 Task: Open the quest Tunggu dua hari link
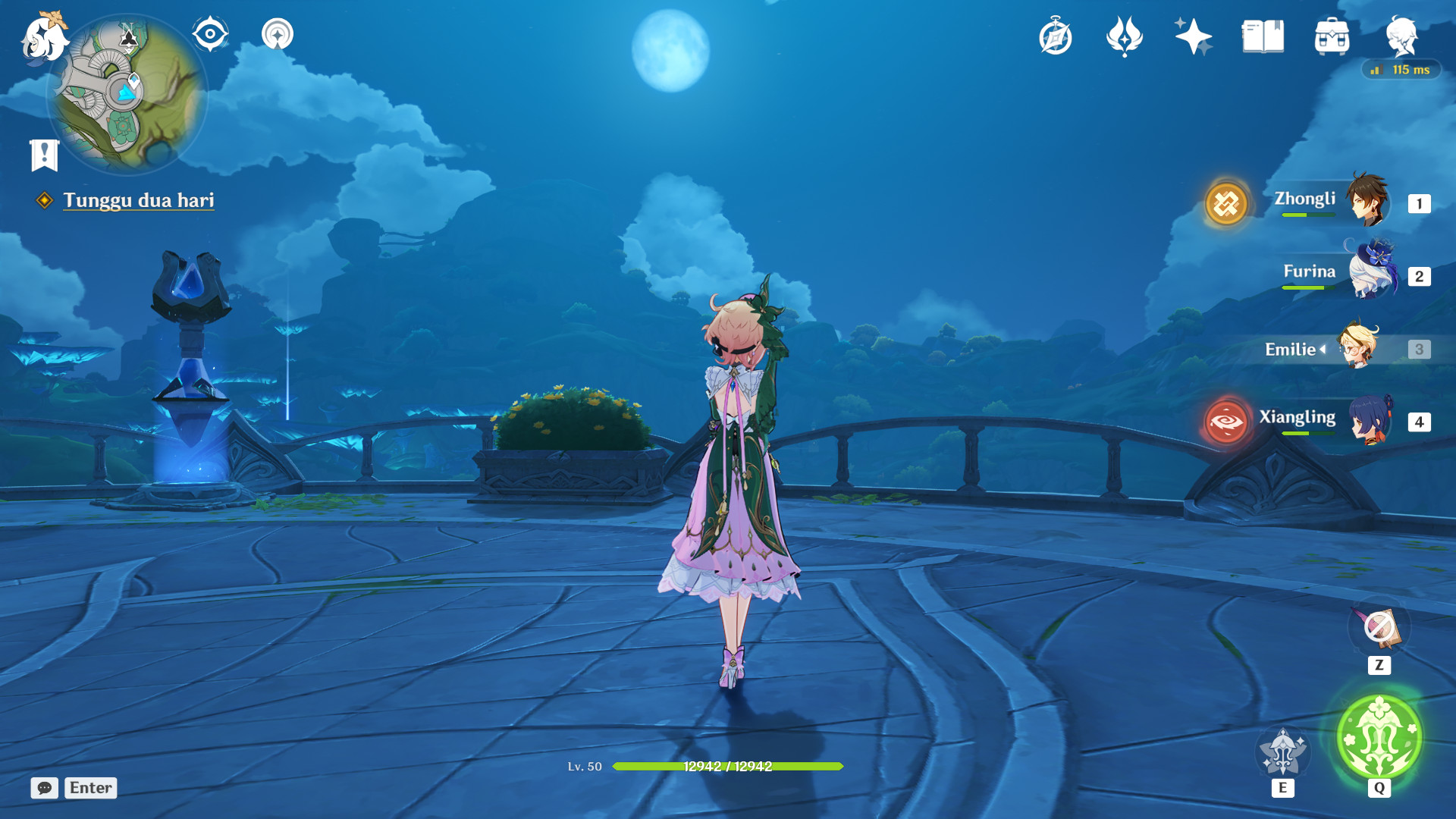(140, 201)
